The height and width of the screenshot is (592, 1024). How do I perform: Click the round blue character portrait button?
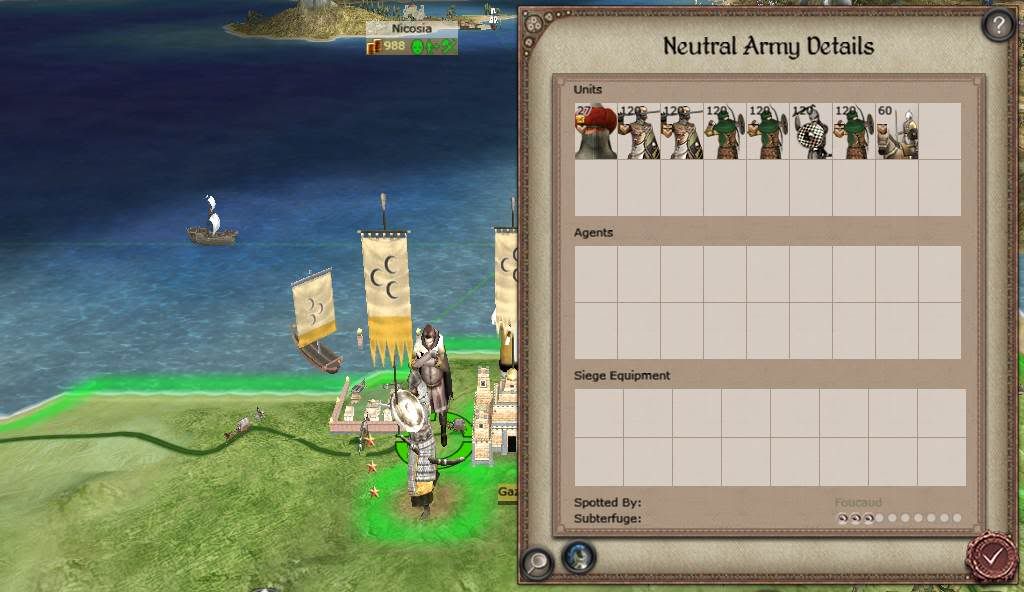pos(579,556)
